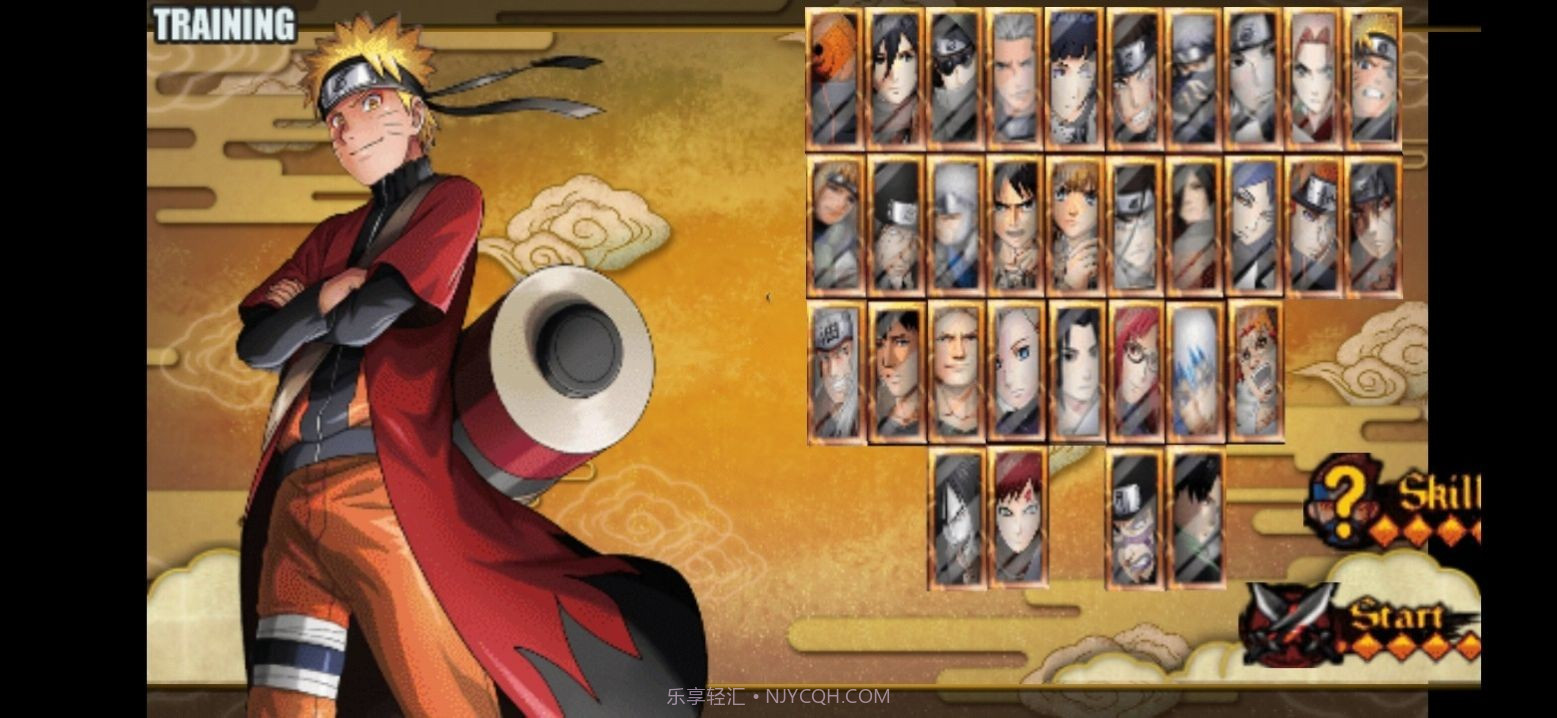Select the bald elderly man portrait

956,371
